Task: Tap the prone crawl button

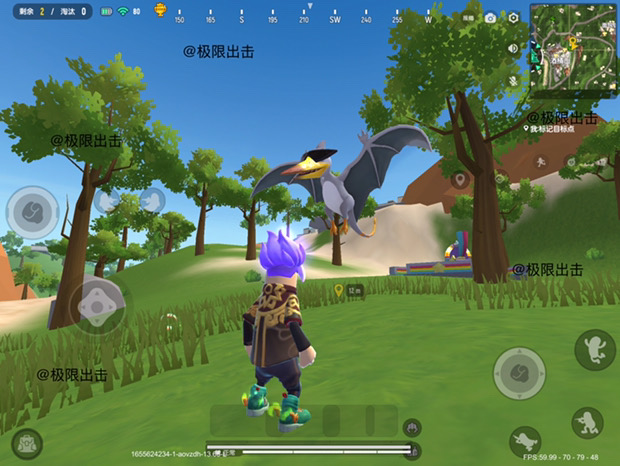Action: coord(524,441)
